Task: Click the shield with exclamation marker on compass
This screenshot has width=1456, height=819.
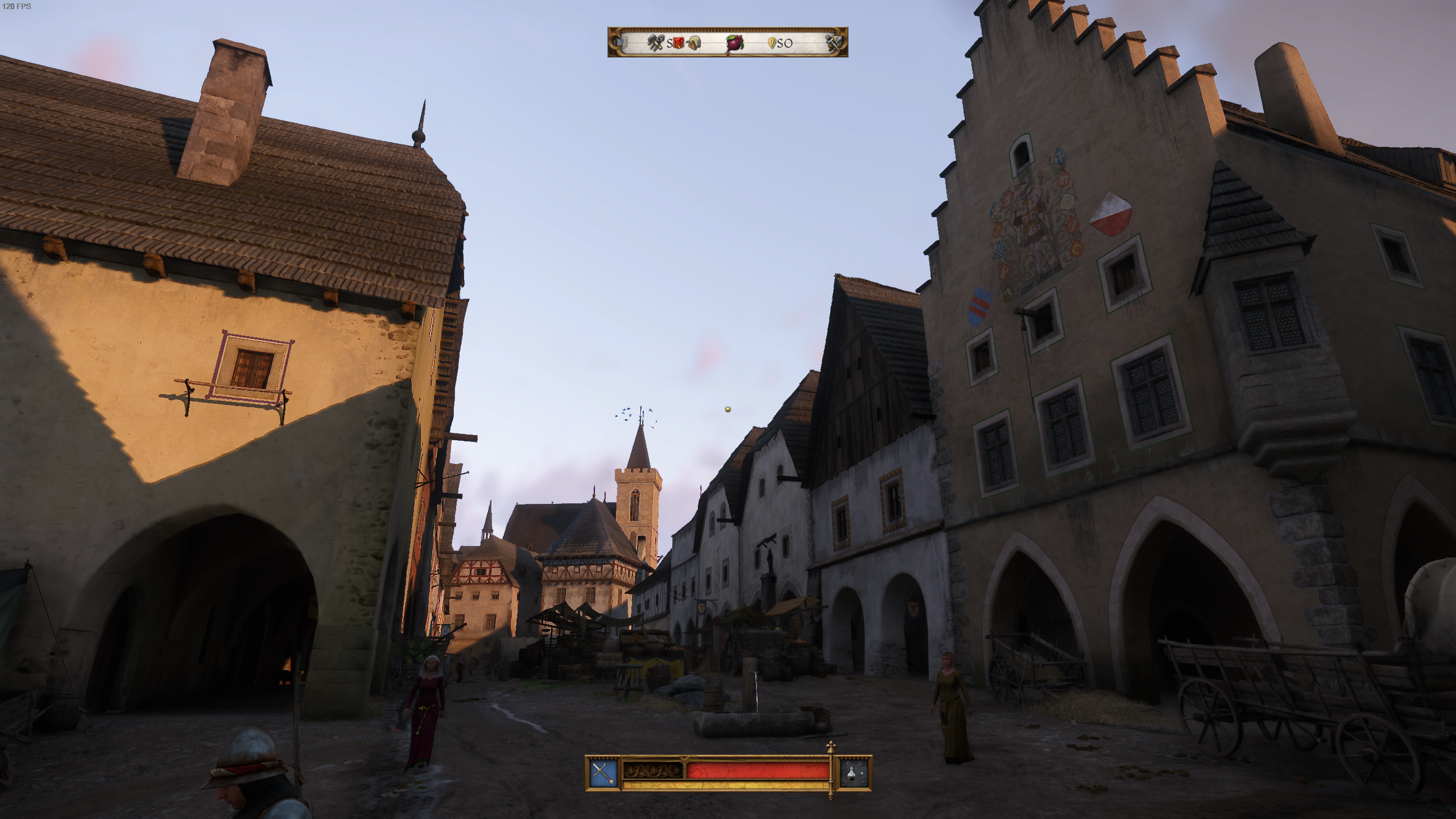Action: (623, 43)
